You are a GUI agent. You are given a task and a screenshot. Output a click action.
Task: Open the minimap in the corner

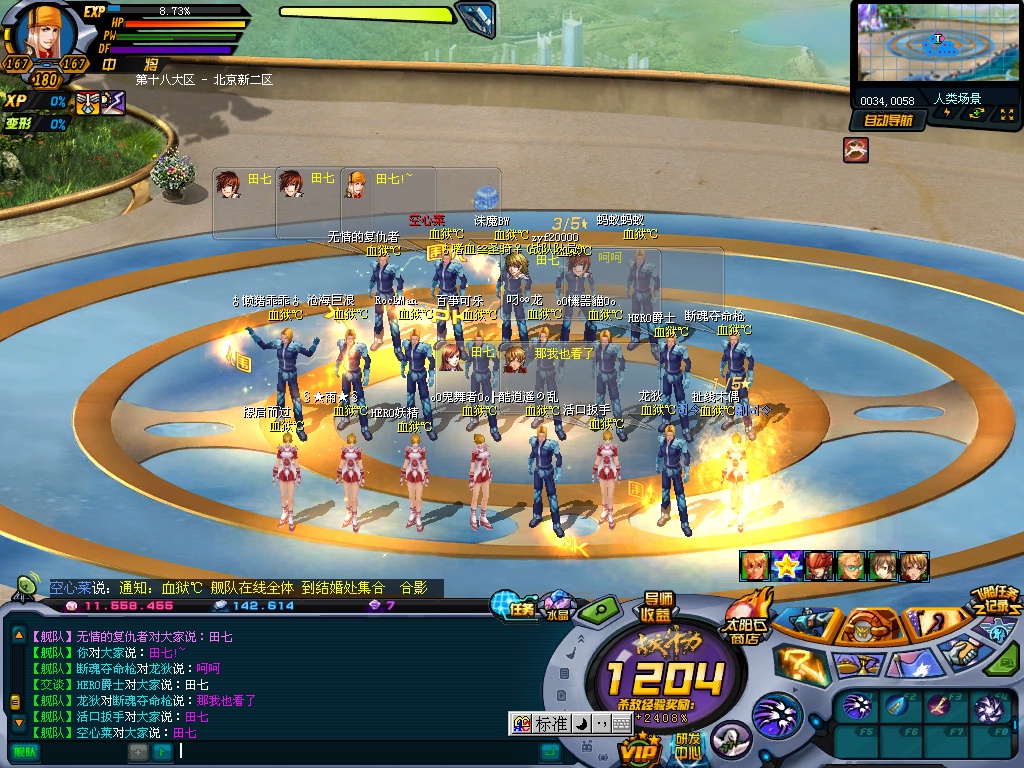click(x=935, y=42)
